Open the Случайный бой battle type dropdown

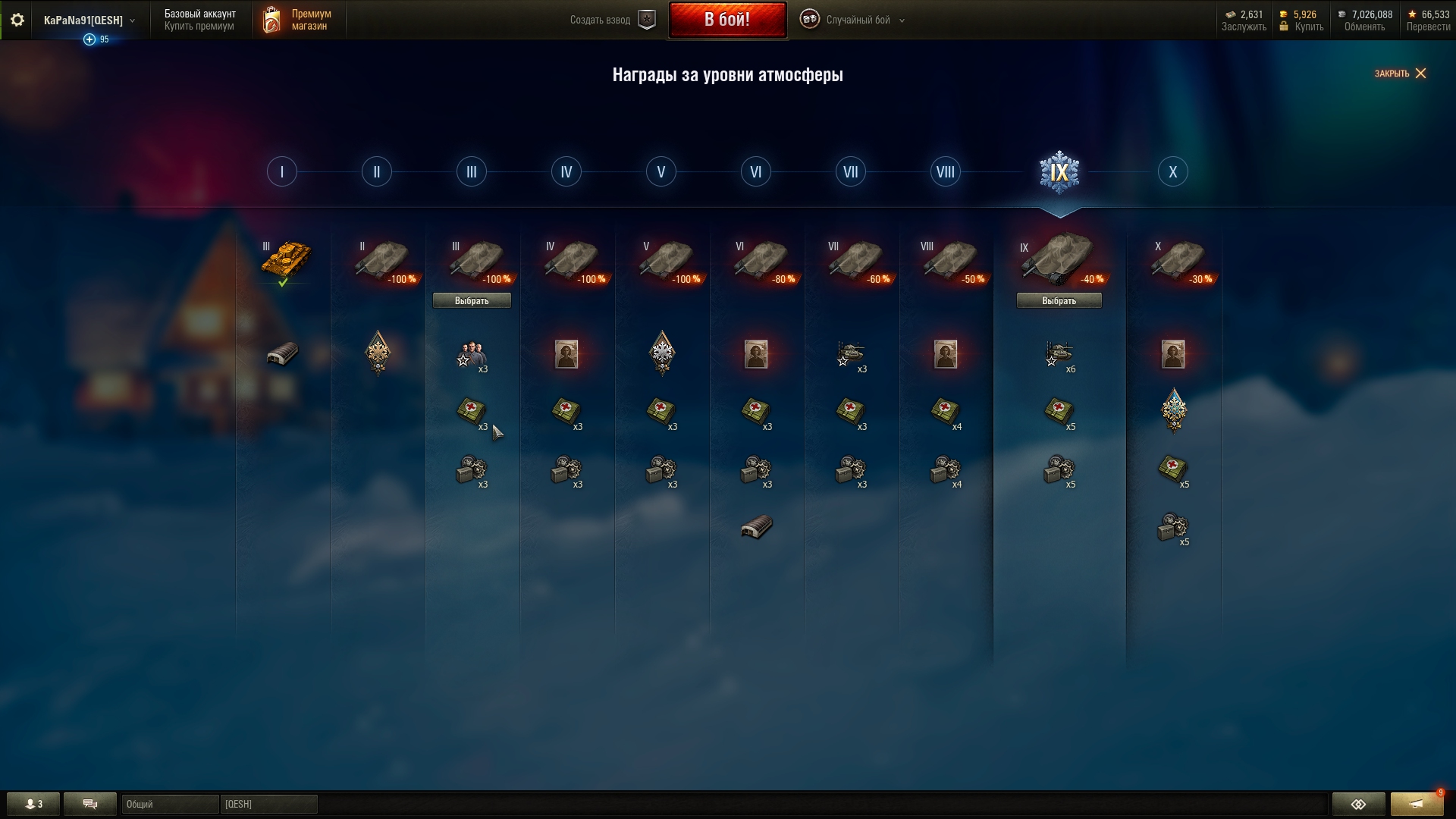pos(857,20)
